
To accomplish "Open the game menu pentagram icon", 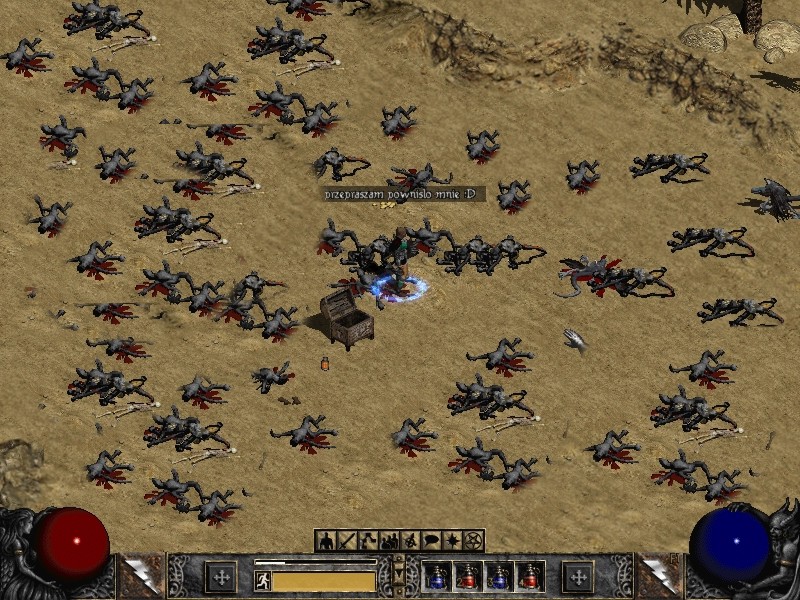I will [x=473, y=541].
